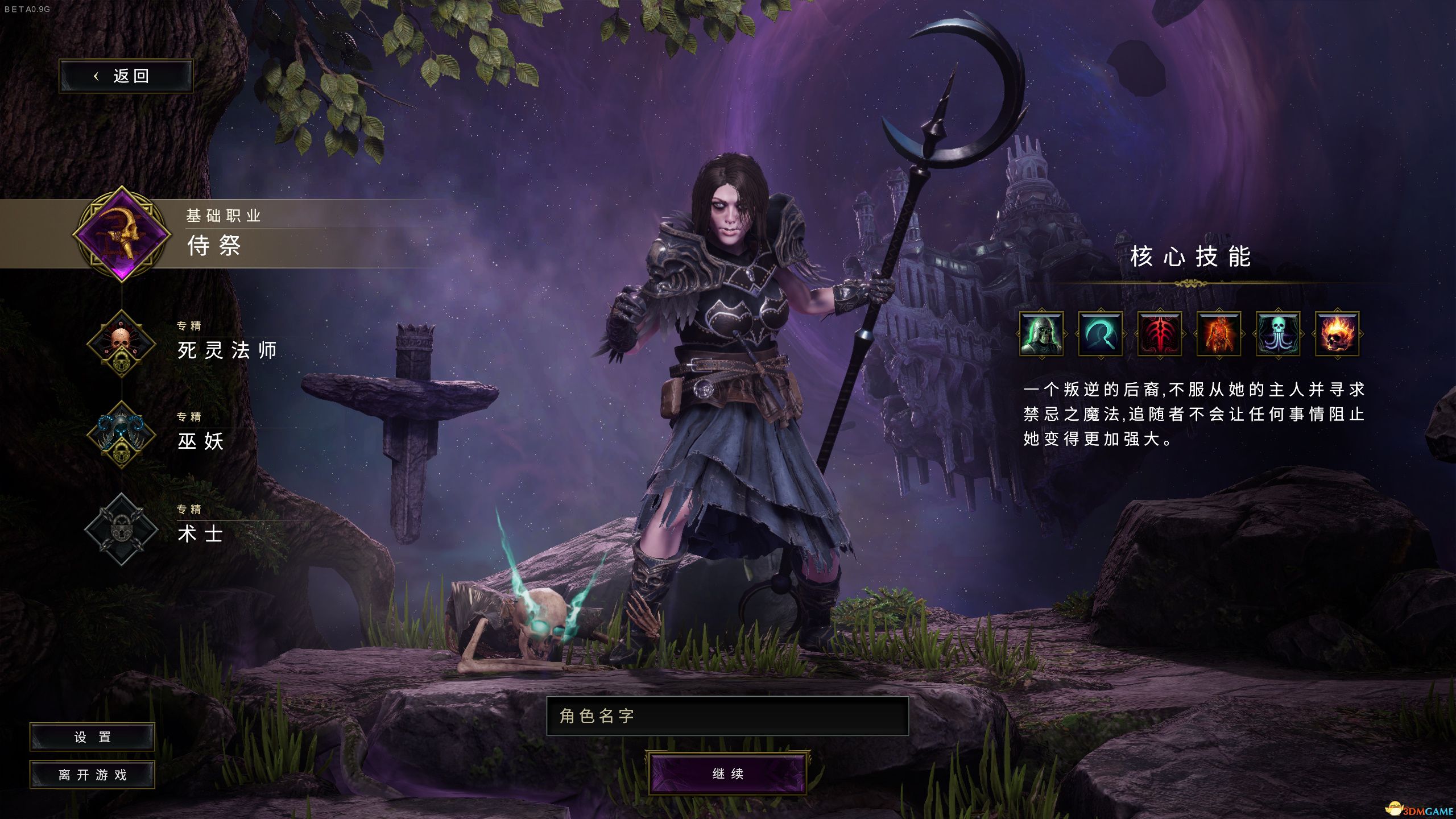Image resolution: width=1456 pixels, height=819 pixels.
Task: Go back with the 返回 button
Action: coord(126,76)
